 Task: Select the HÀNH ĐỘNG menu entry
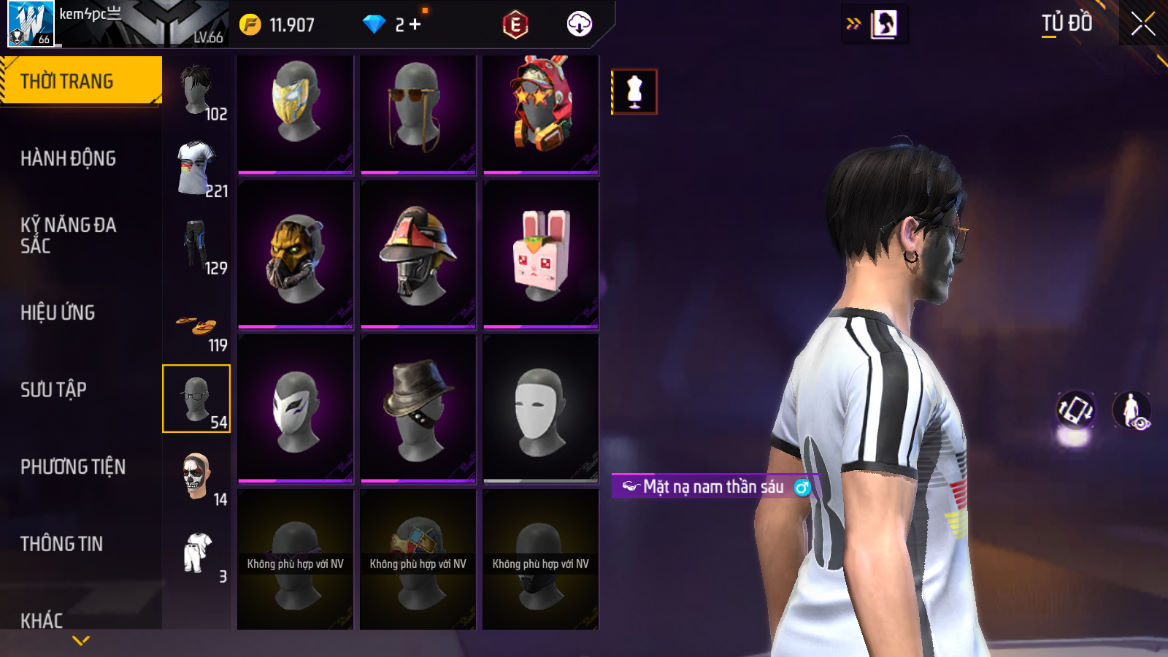68,158
